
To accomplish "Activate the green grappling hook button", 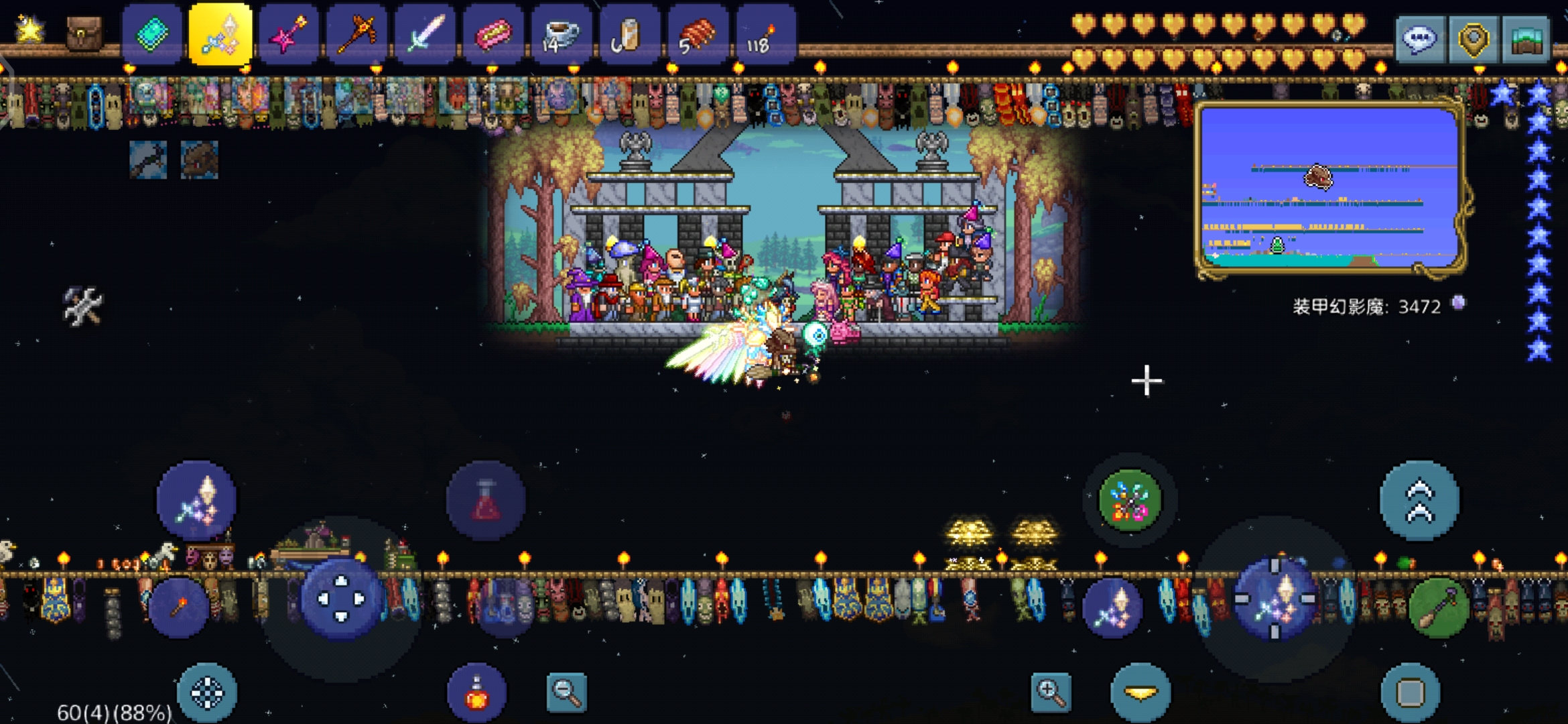I will (1130, 500).
